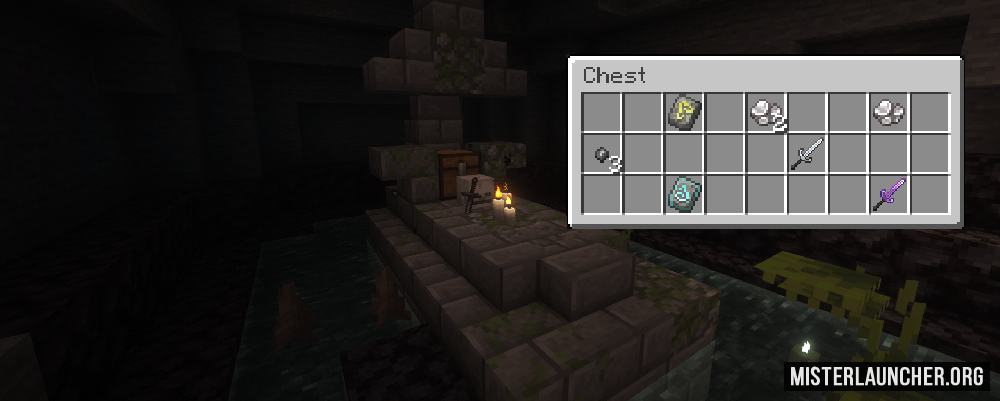Screen dimensions: 1000x401
Task: Select the stack of two white ore chunks
Action: [766, 112]
